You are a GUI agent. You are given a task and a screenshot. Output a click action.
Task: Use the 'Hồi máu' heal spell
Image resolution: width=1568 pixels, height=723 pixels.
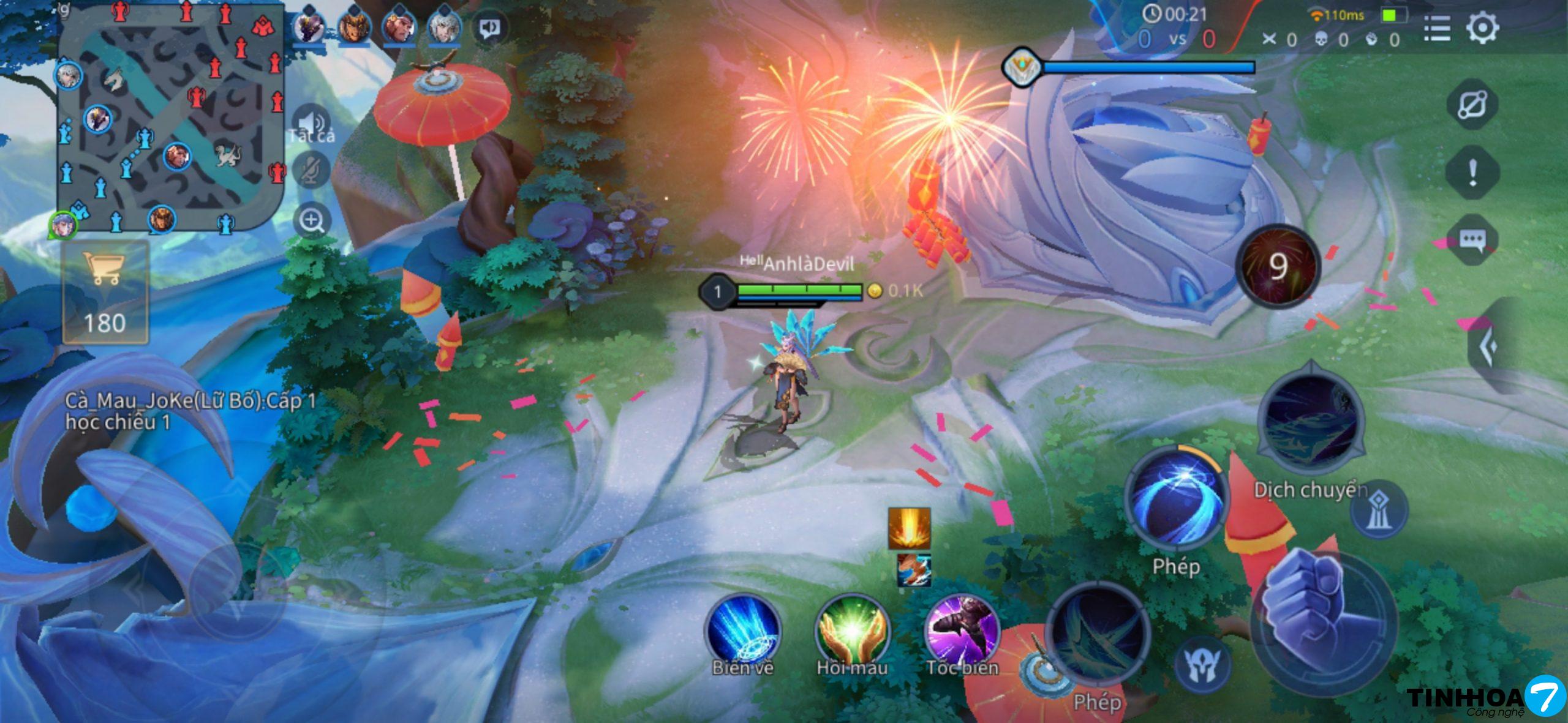pyautogui.click(x=852, y=631)
